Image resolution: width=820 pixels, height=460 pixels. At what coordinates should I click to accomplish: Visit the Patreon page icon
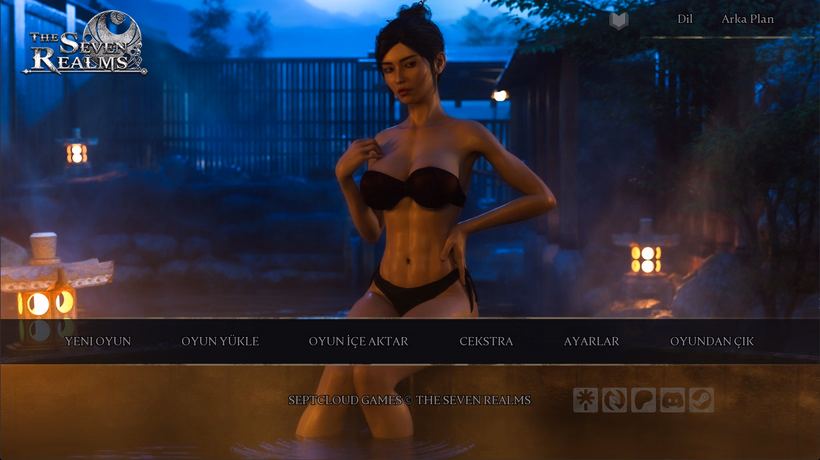(x=643, y=400)
